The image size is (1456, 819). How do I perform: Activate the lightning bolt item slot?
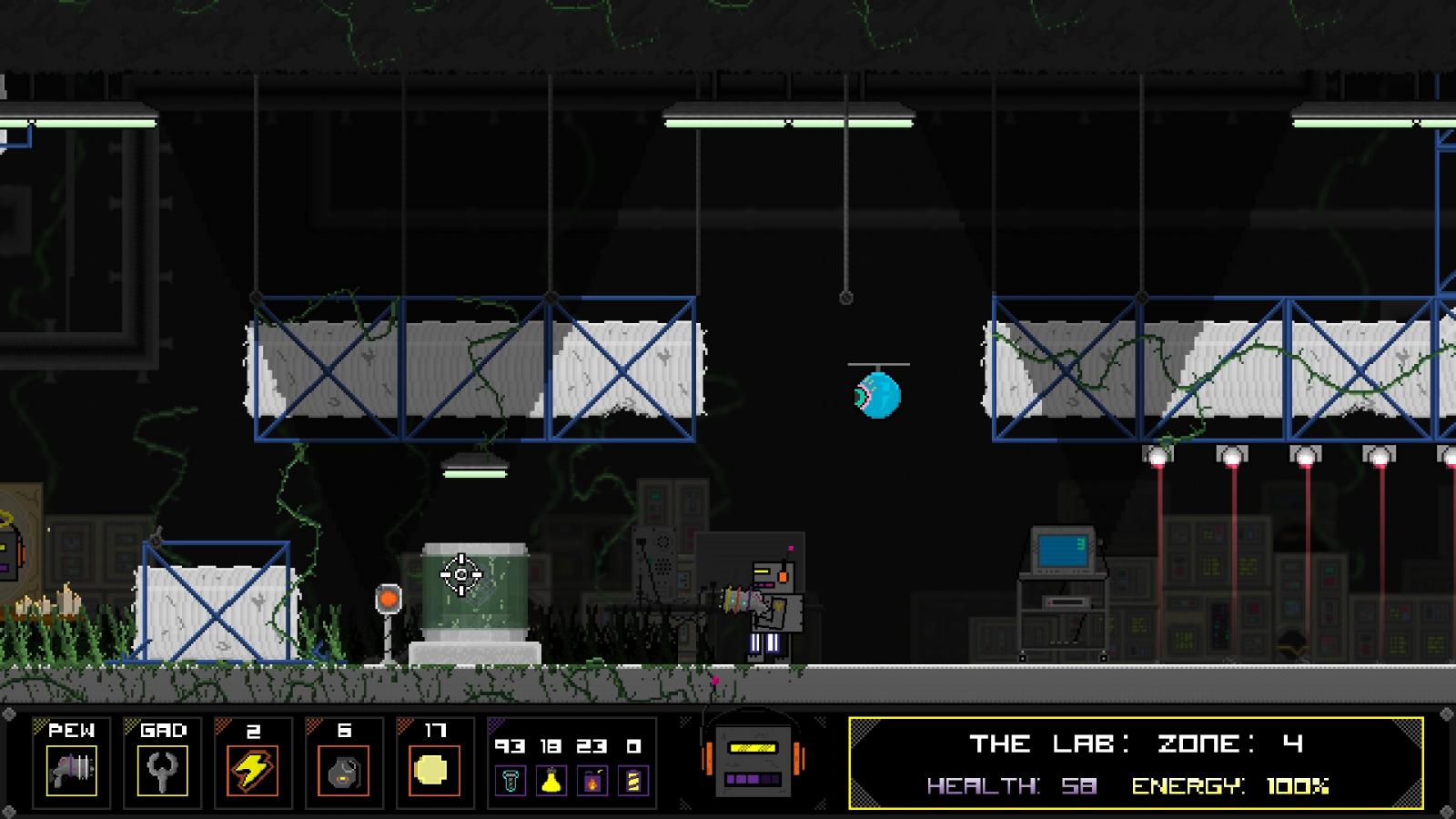tap(253, 770)
